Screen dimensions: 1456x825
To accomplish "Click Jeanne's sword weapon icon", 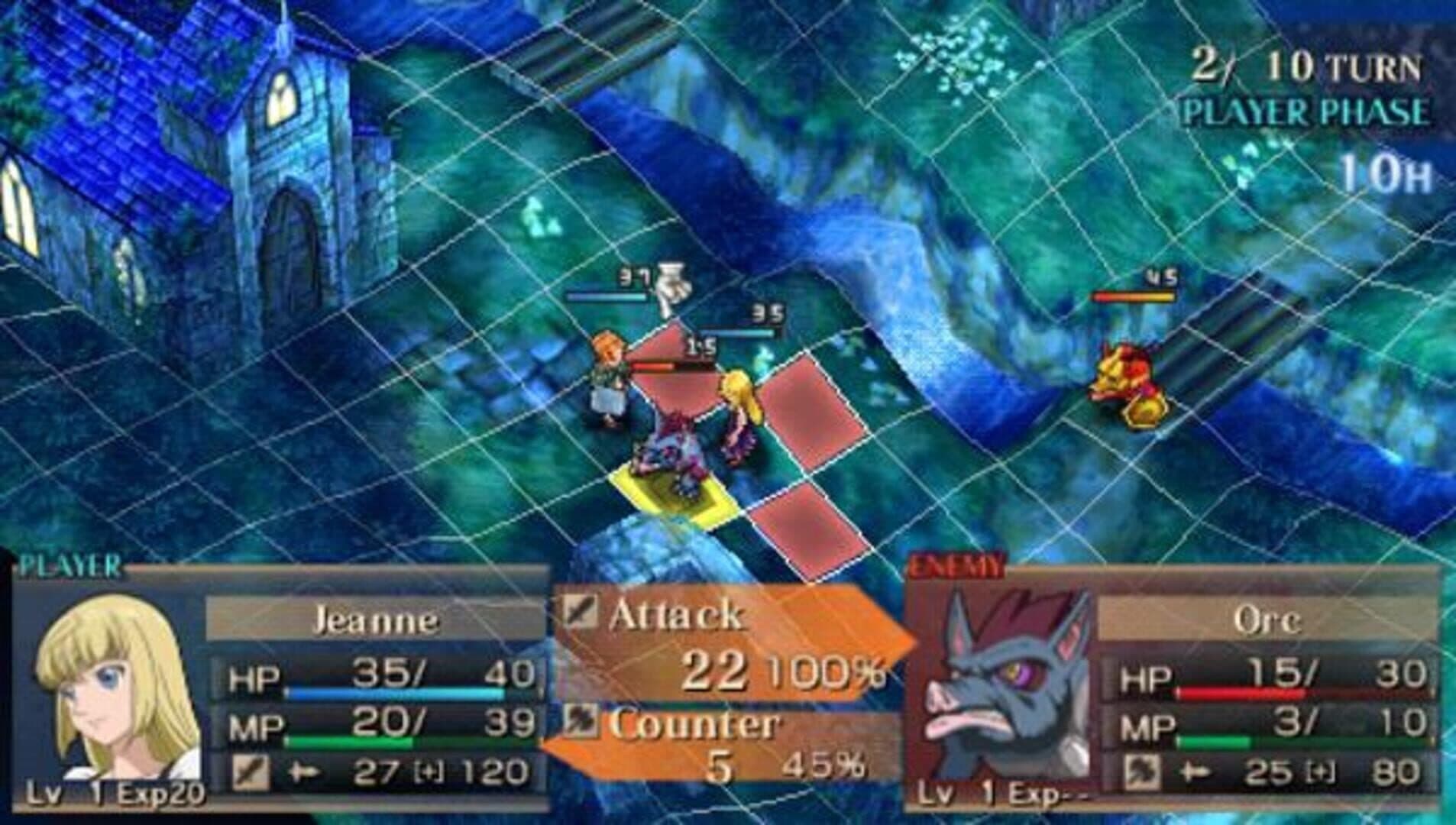I will coord(251,772).
